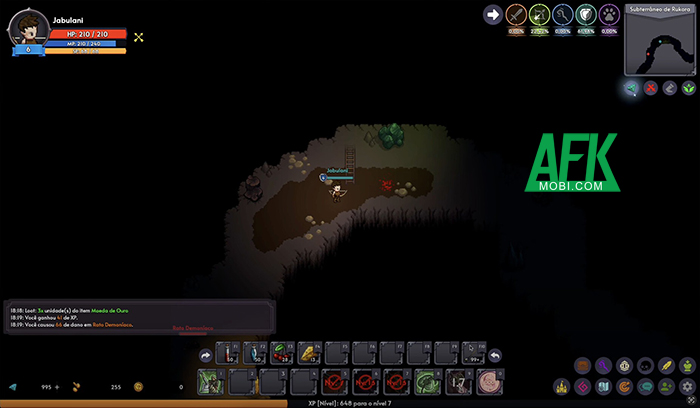Click the red X button under minimap
This screenshot has height=408, width=700.
coord(651,88)
